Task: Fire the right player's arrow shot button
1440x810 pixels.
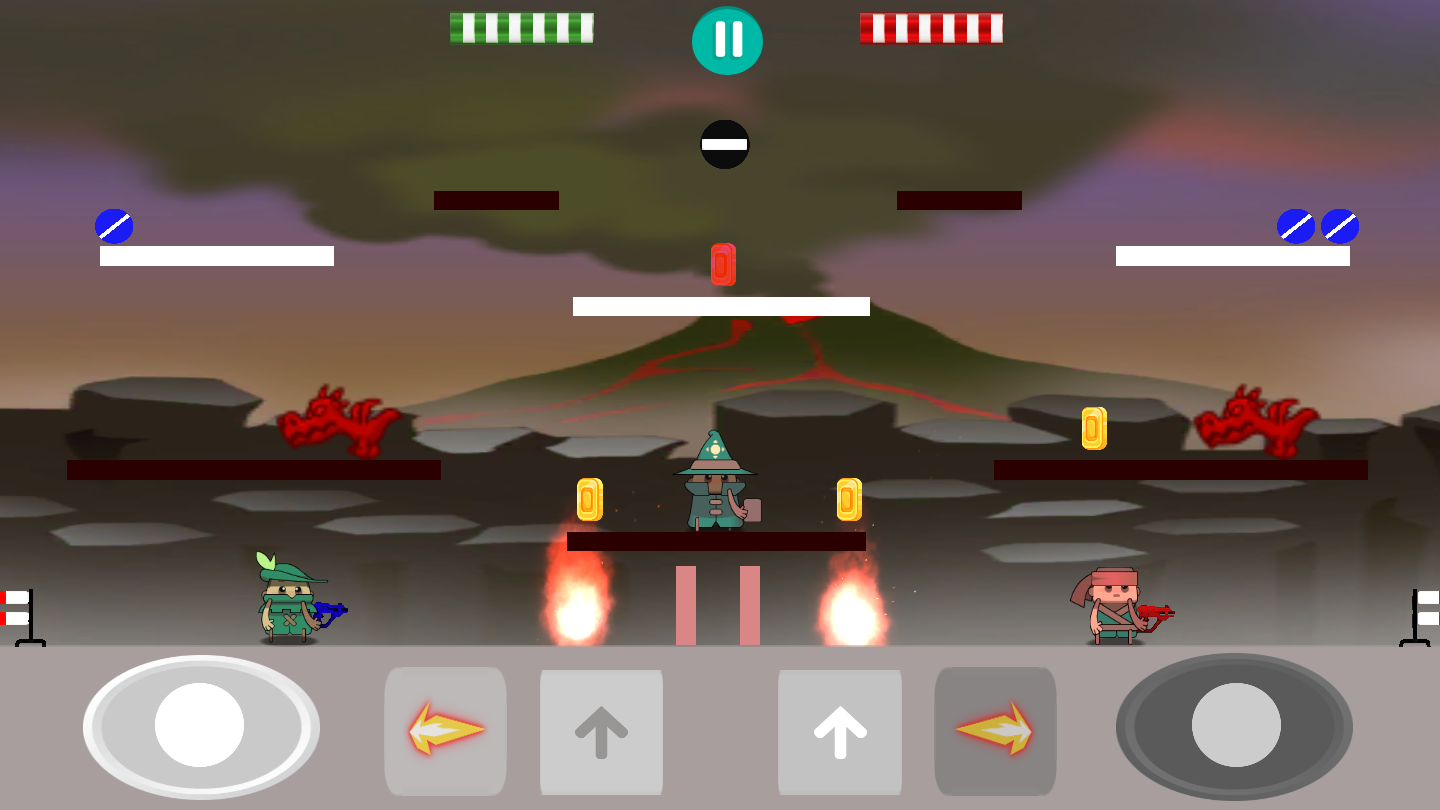Action: [995, 730]
